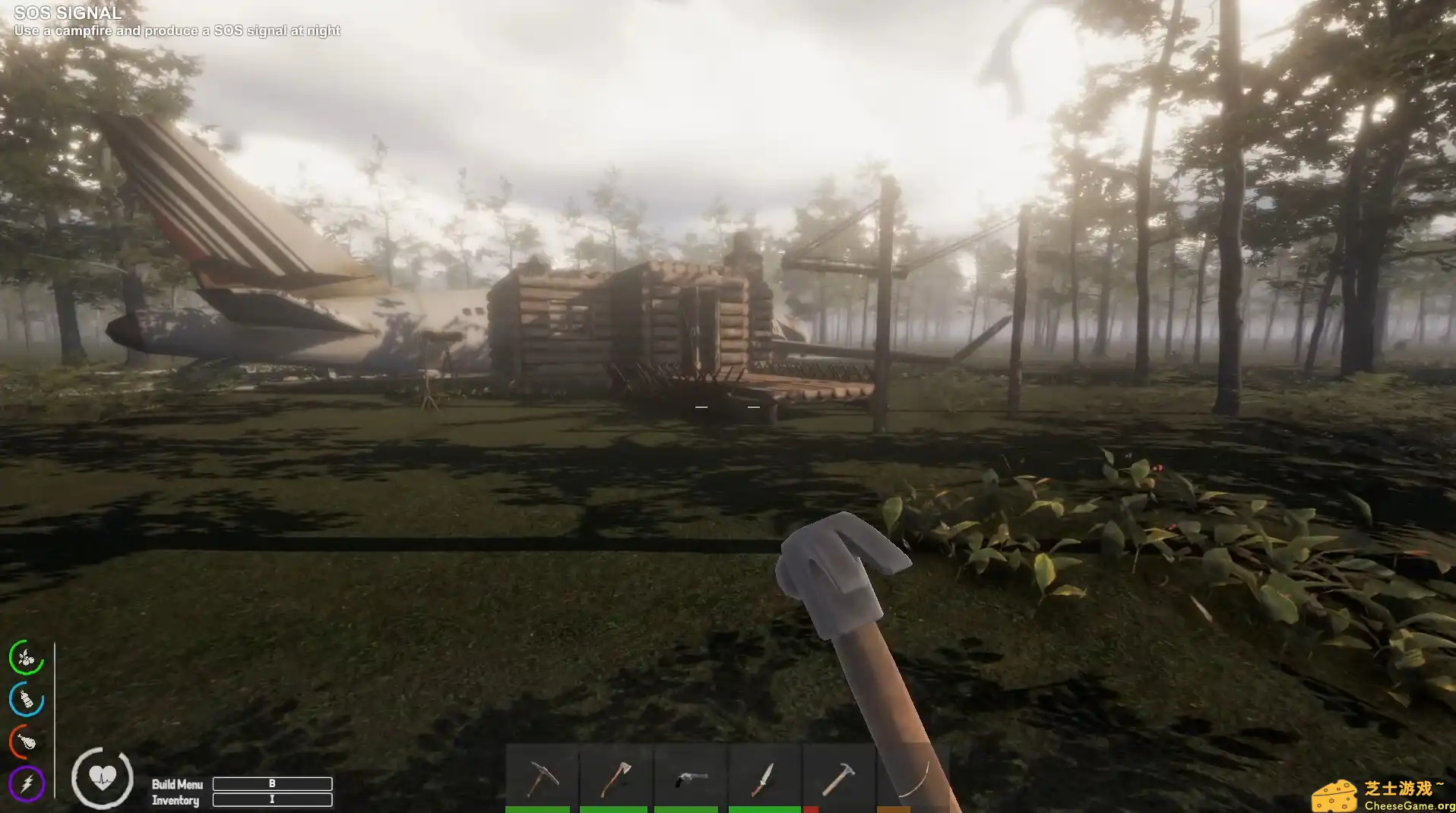Toggle the Inventory keybind I
1456x813 pixels.
click(272, 800)
